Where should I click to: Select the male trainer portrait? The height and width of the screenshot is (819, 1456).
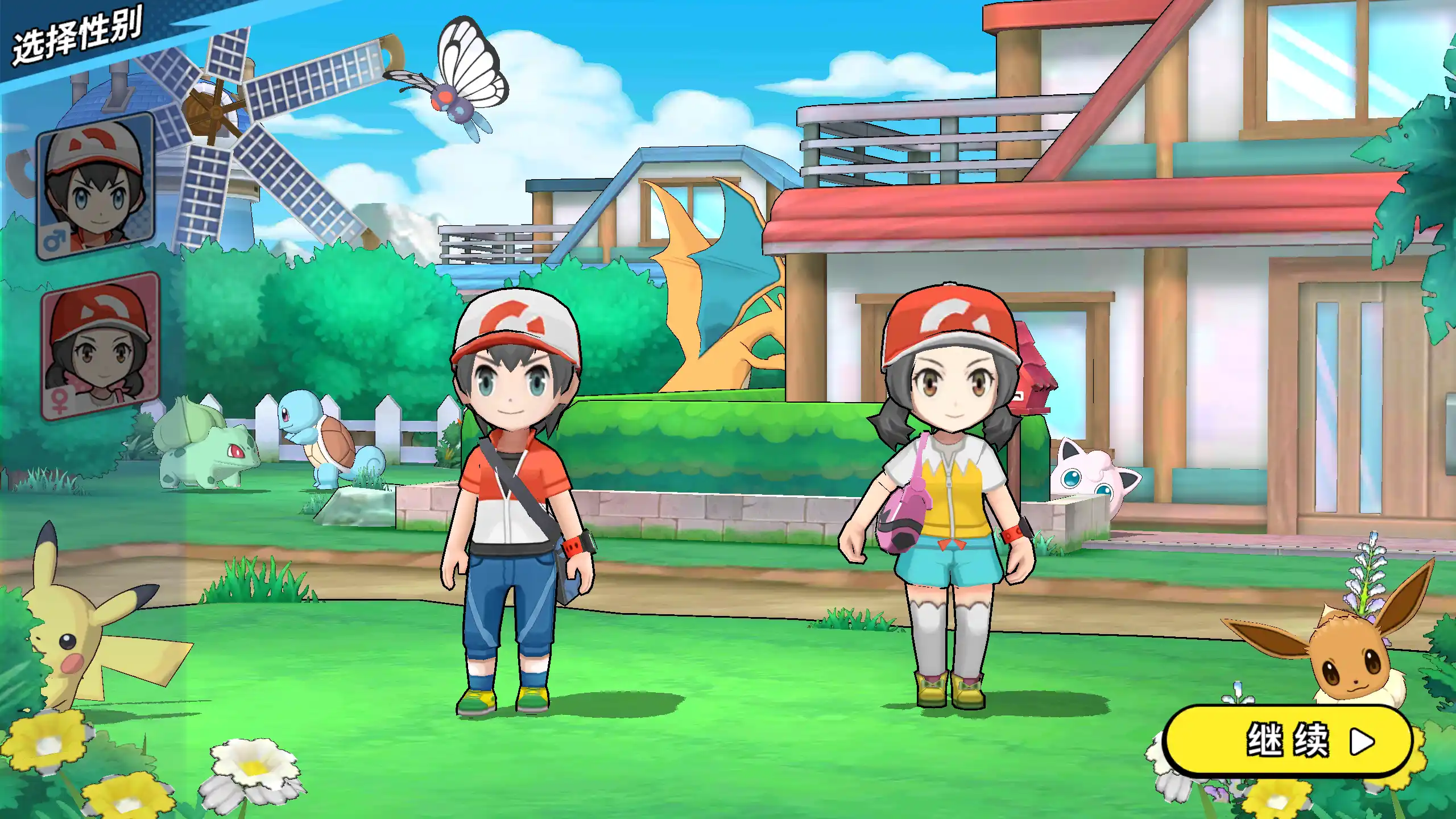coord(96,187)
